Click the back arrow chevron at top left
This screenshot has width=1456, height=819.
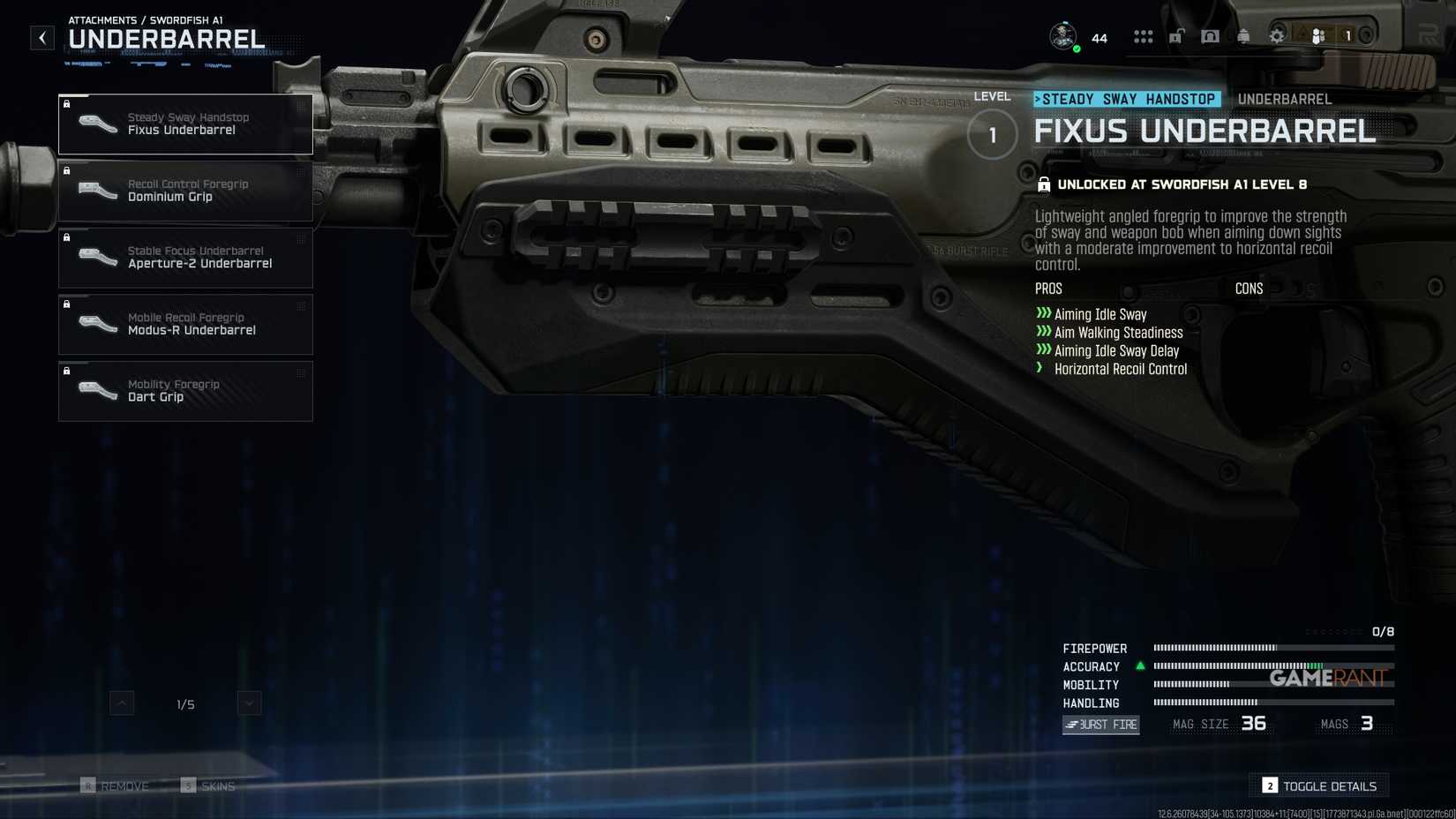point(41,37)
